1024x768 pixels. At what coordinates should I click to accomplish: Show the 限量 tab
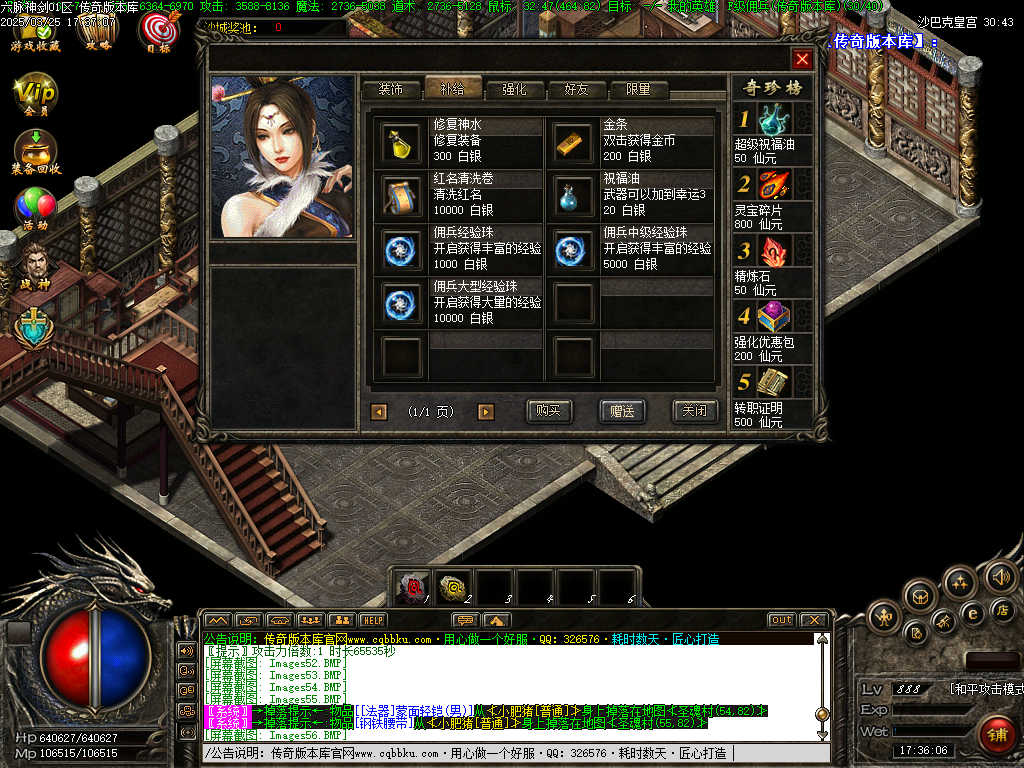(639, 89)
